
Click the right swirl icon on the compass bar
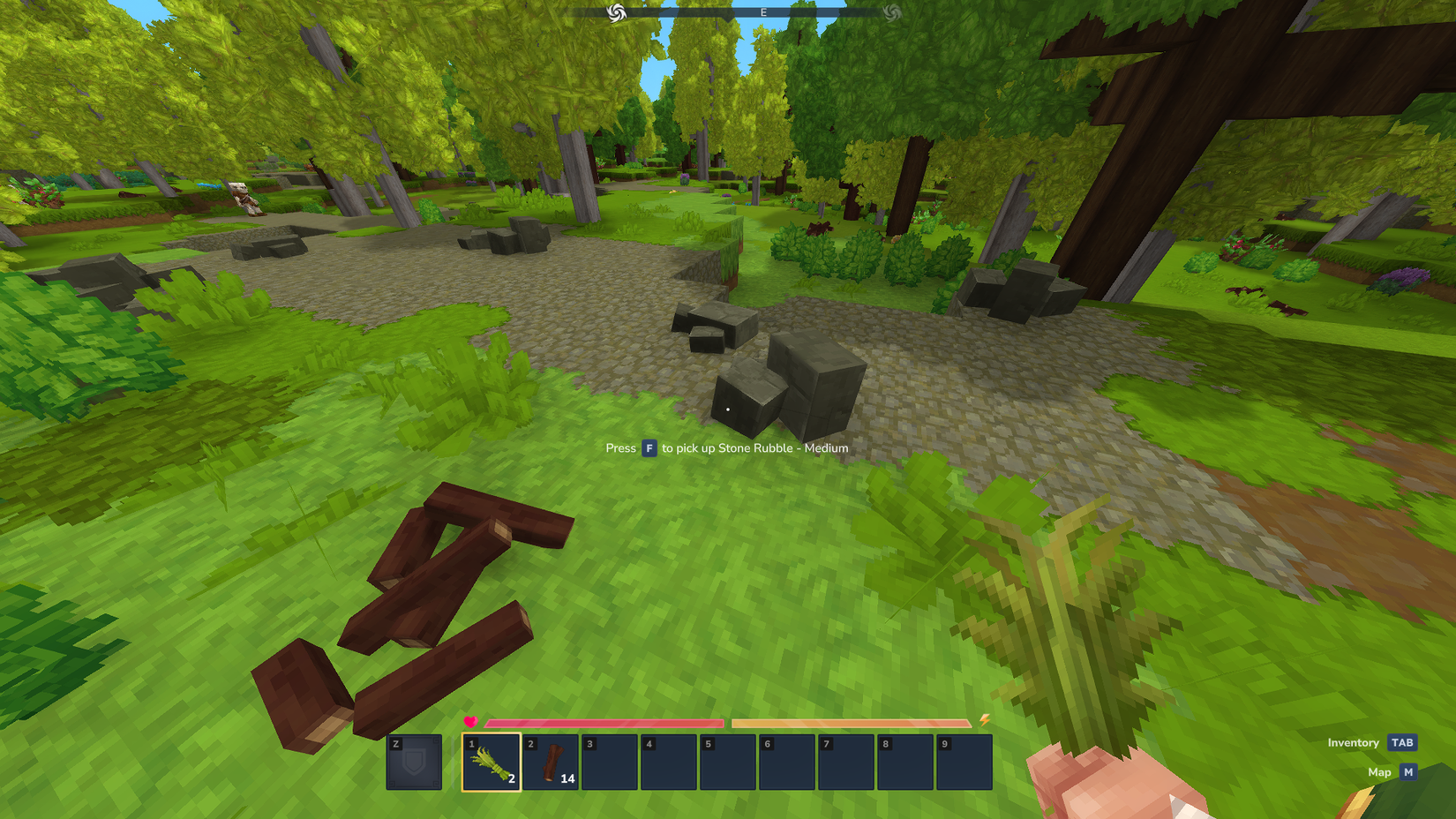894,12
